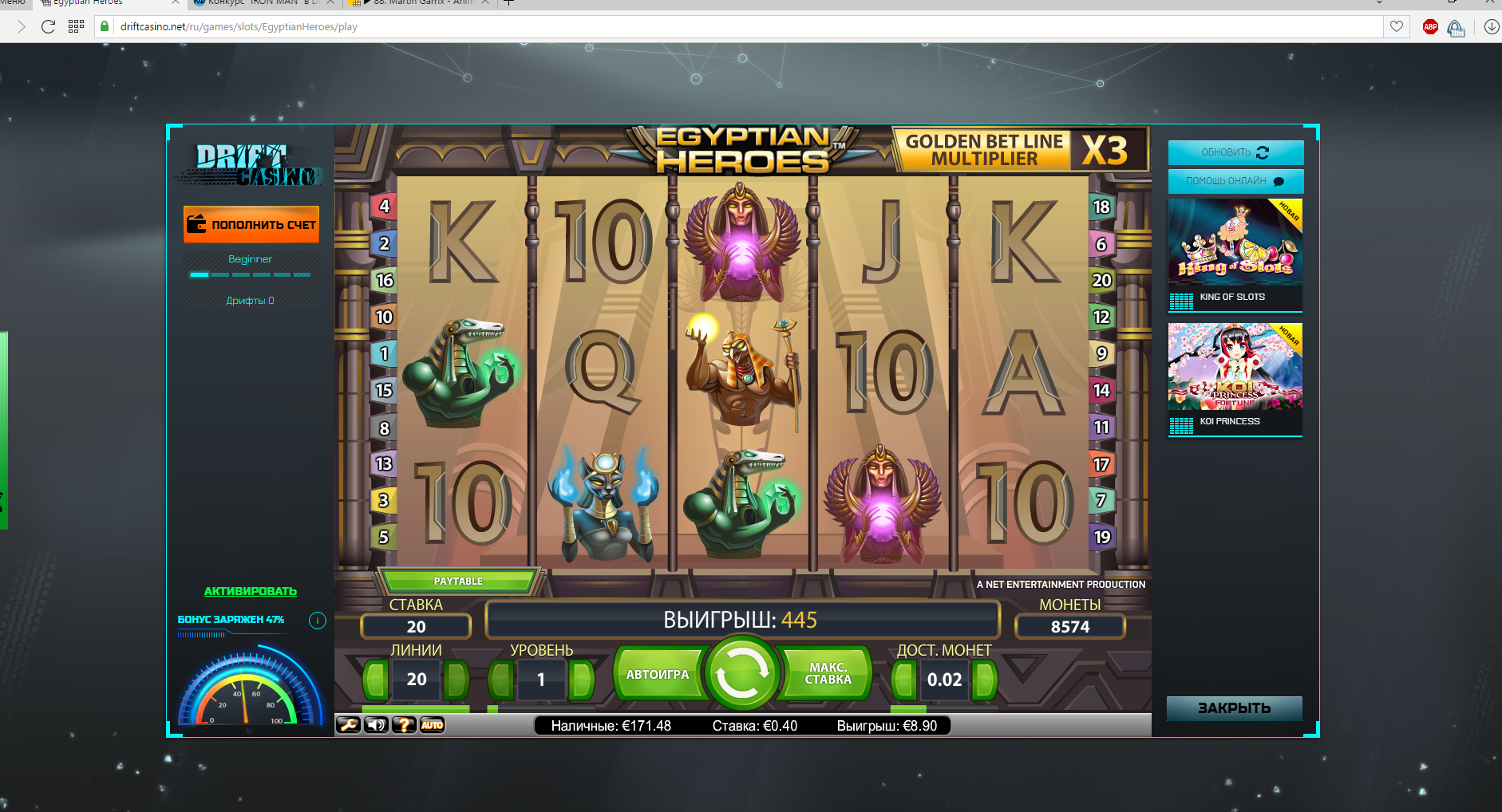Activate the bonus via АКТИВИРОВАТЬ link

click(251, 591)
